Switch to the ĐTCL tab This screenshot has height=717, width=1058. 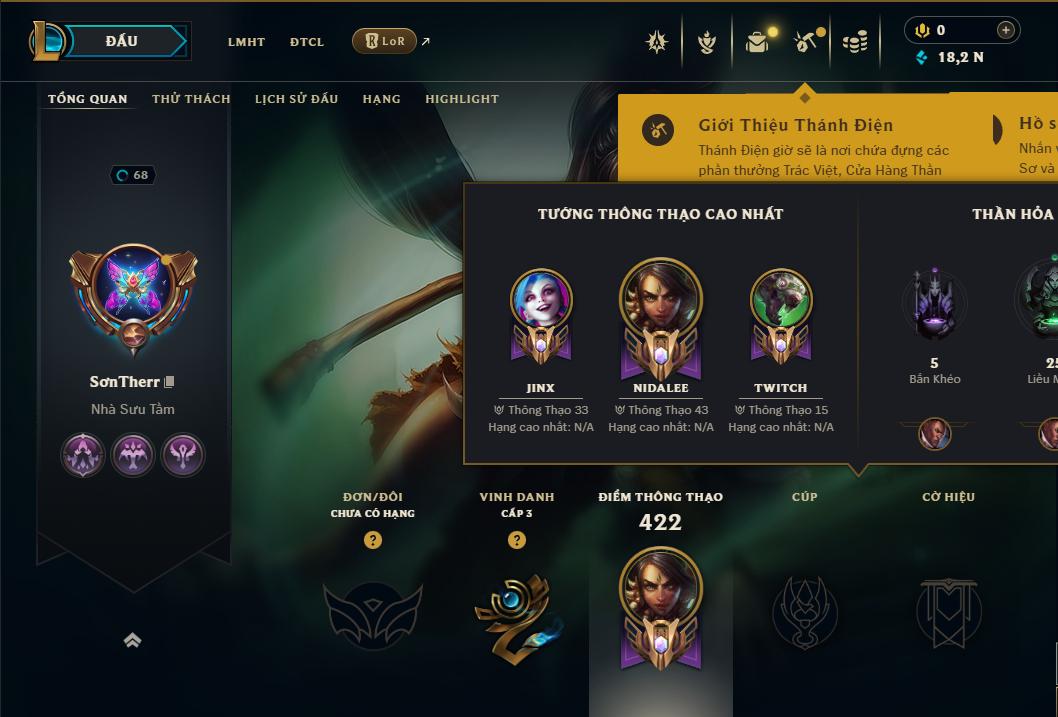(307, 42)
